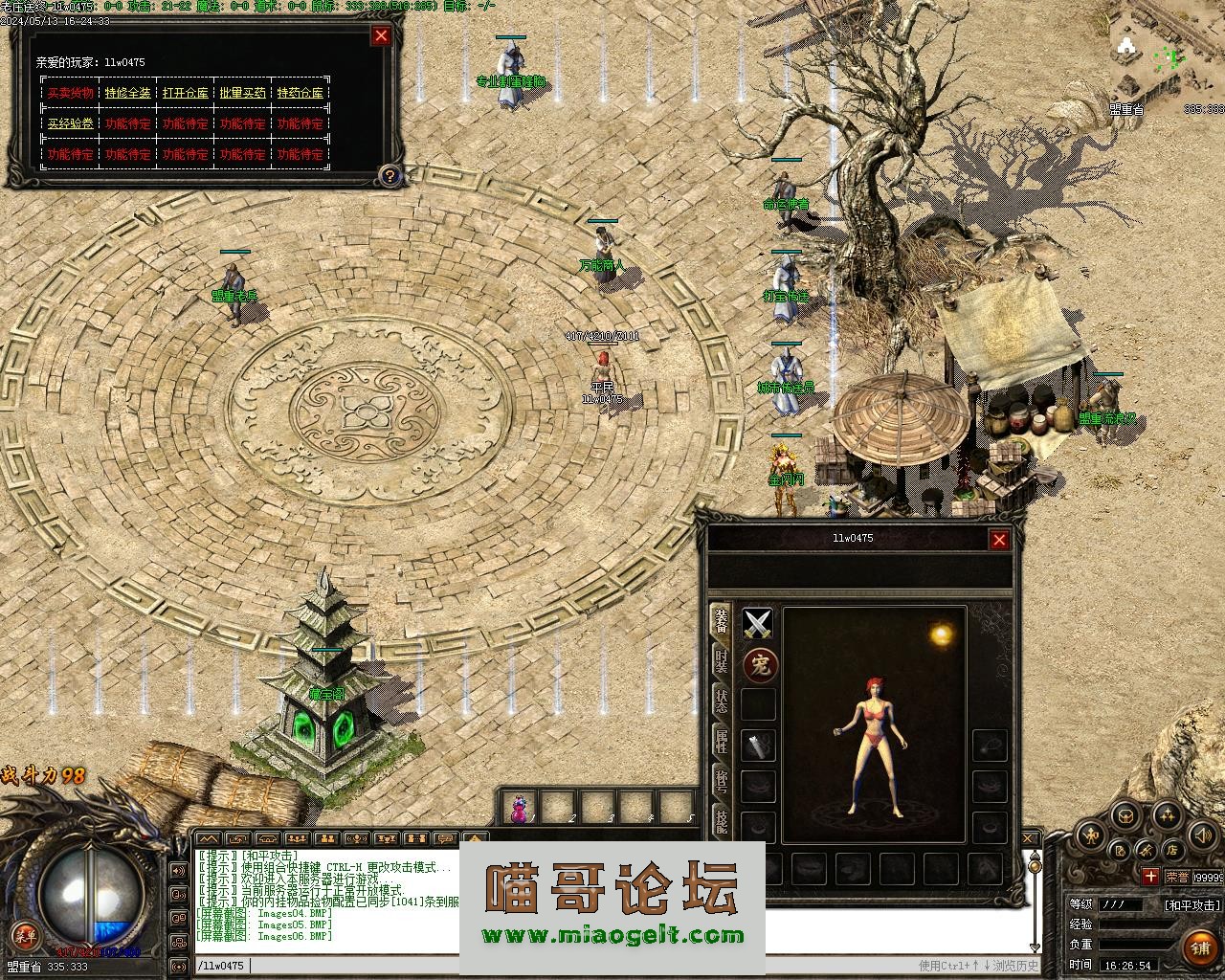This screenshot has width=1225, height=980.
Task: Choose the 批量买药 bulk potion option
Action: [x=243, y=93]
